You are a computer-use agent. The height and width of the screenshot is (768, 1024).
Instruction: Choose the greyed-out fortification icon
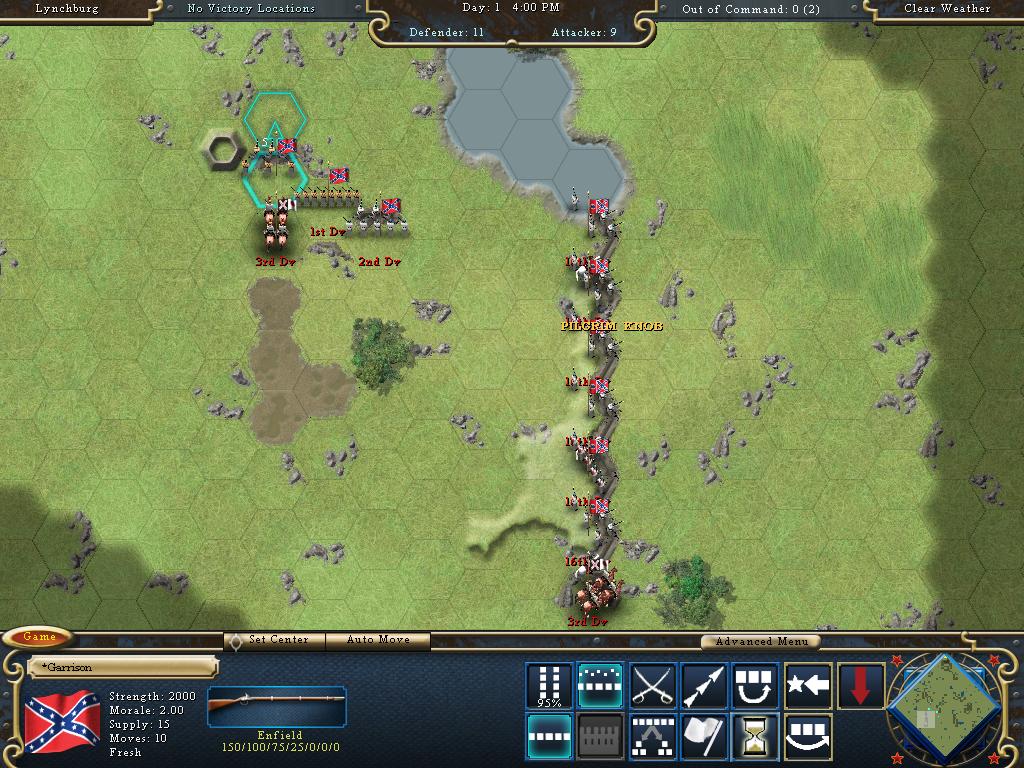(601, 736)
